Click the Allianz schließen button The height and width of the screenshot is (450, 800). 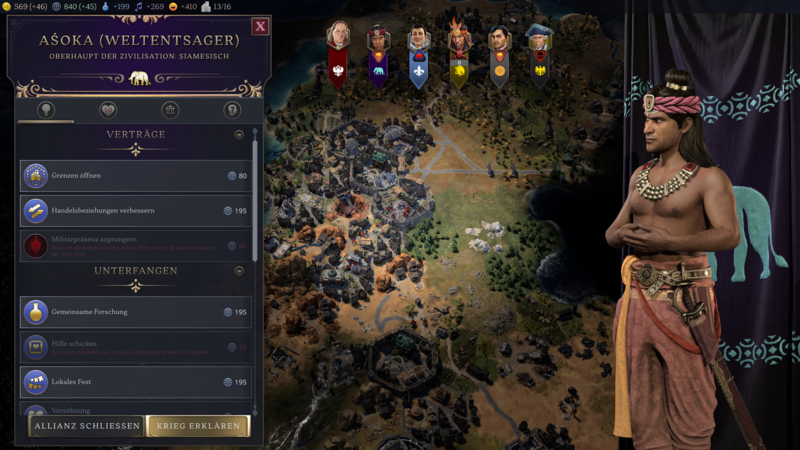point(86,427)
